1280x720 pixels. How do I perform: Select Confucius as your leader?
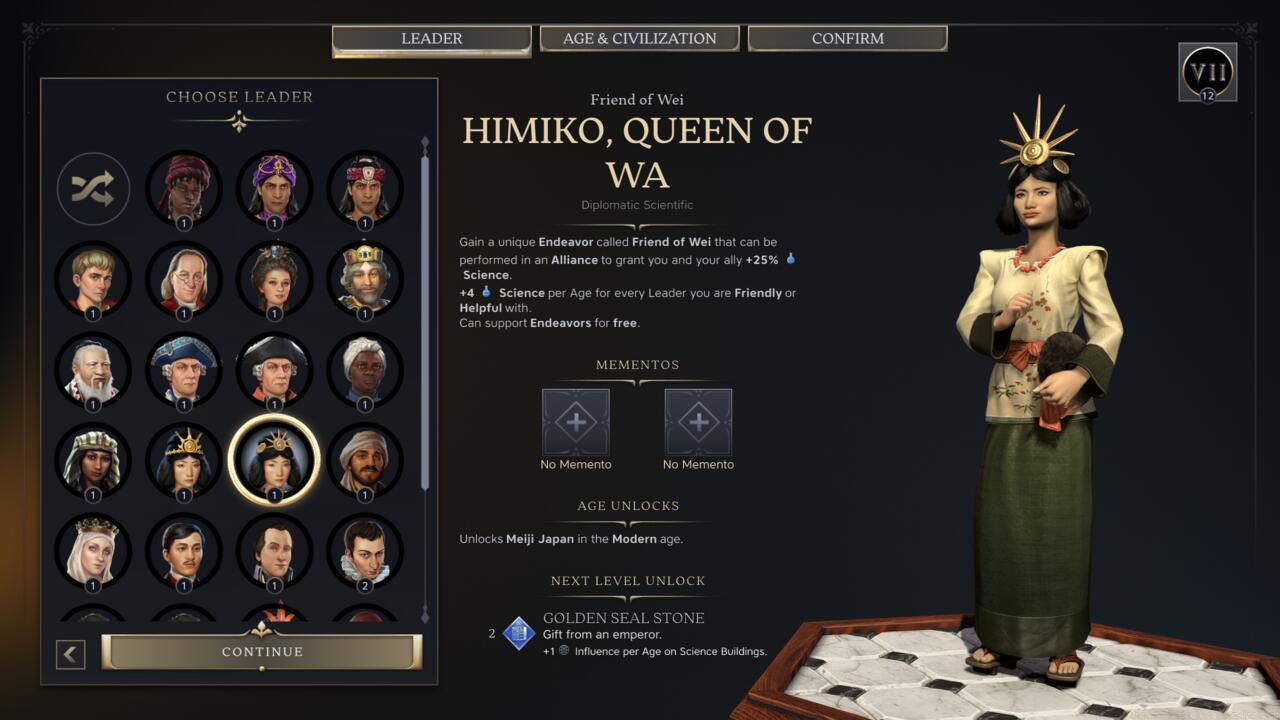click(x=93, y=369)
